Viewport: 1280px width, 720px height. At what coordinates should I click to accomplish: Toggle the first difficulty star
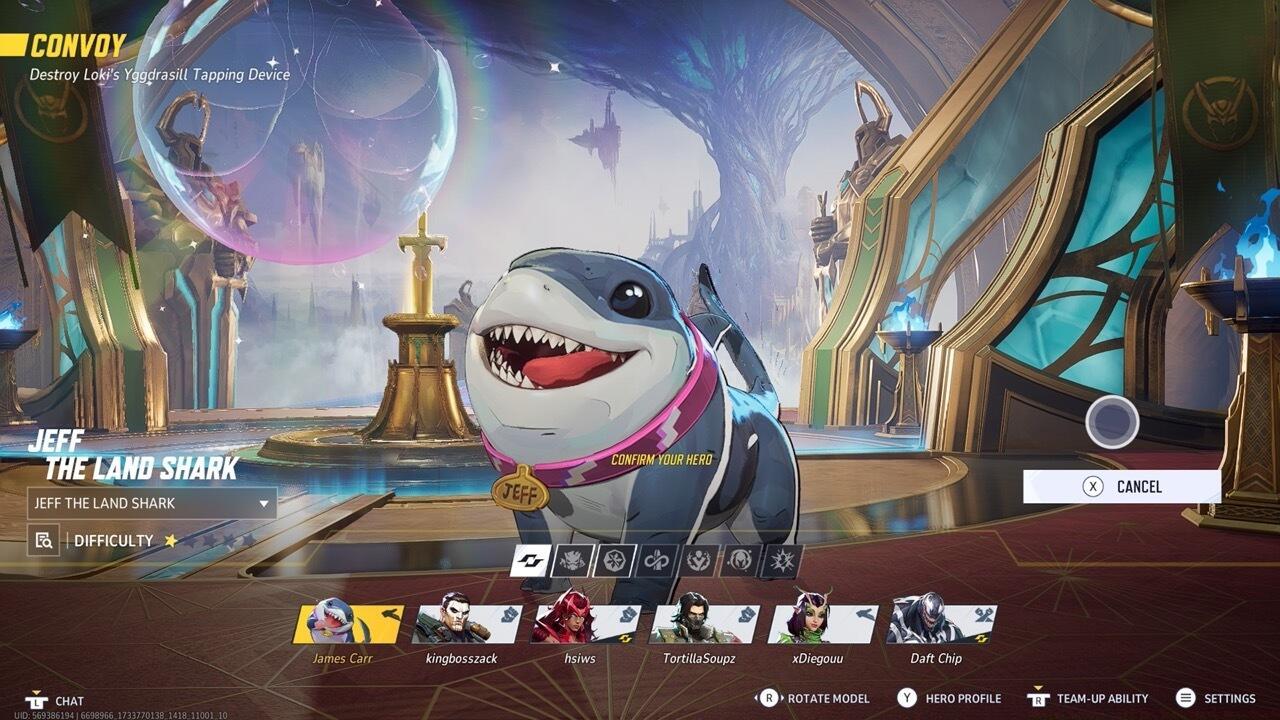(171, 541)
